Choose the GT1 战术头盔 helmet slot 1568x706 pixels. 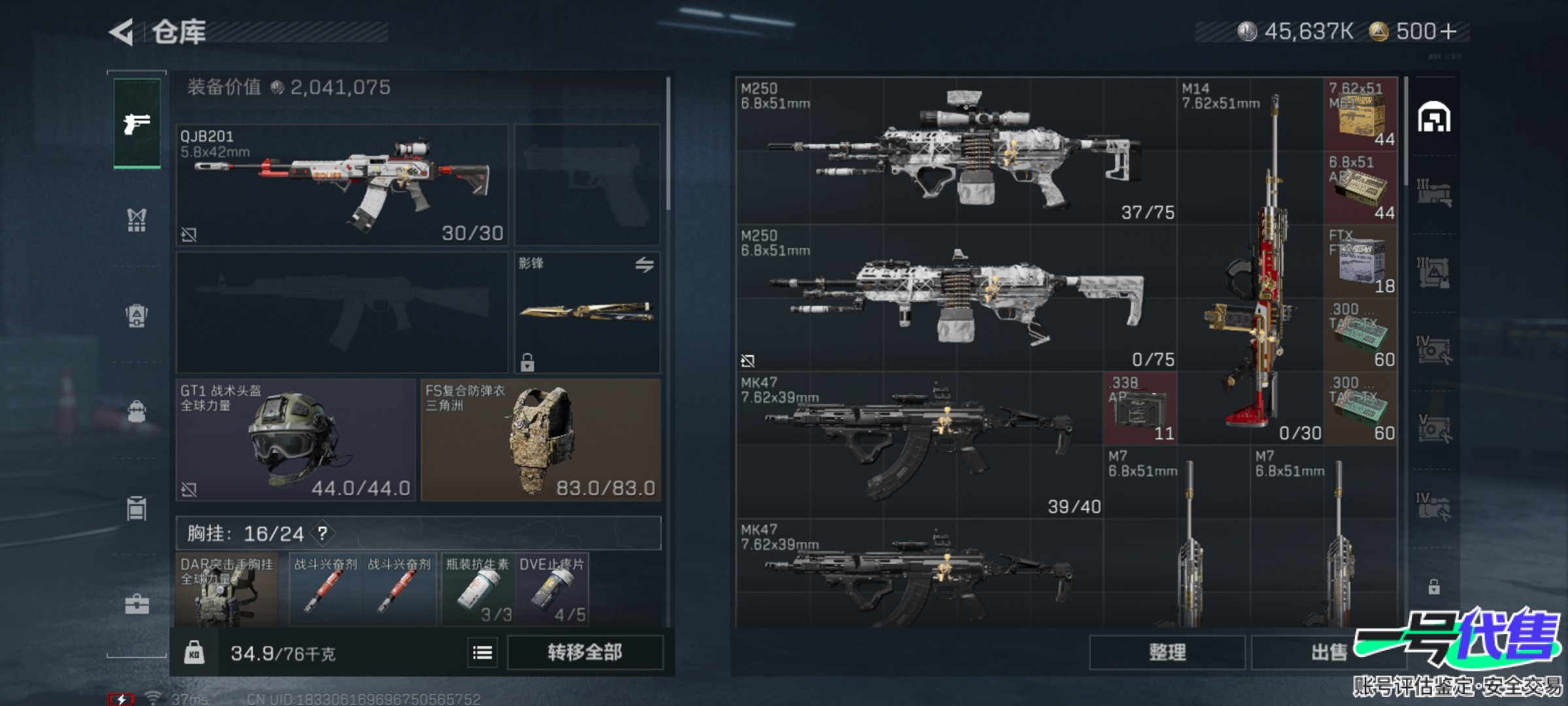click(295, 440)
